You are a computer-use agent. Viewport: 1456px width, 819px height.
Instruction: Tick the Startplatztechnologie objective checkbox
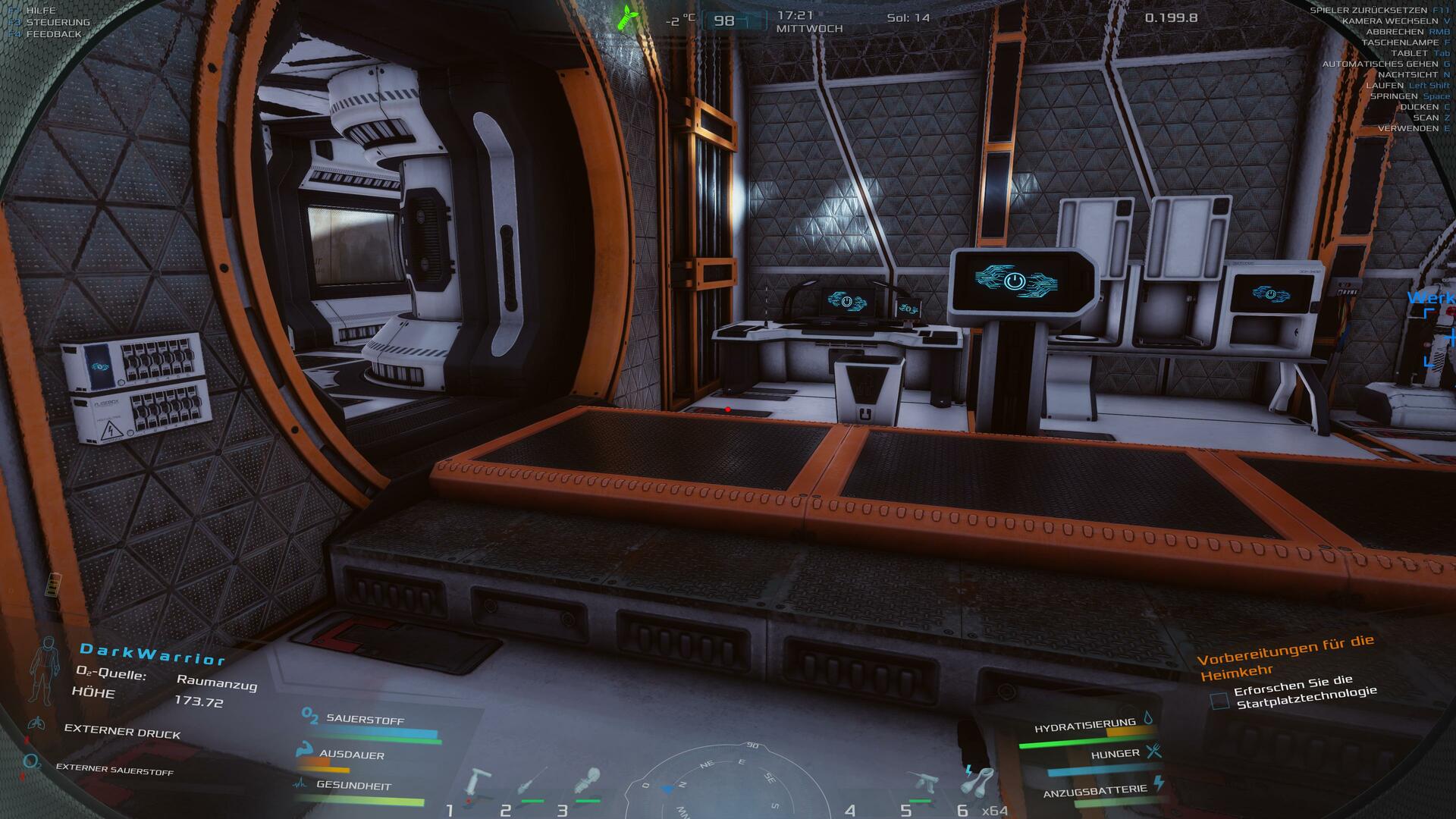point(1219,701)
